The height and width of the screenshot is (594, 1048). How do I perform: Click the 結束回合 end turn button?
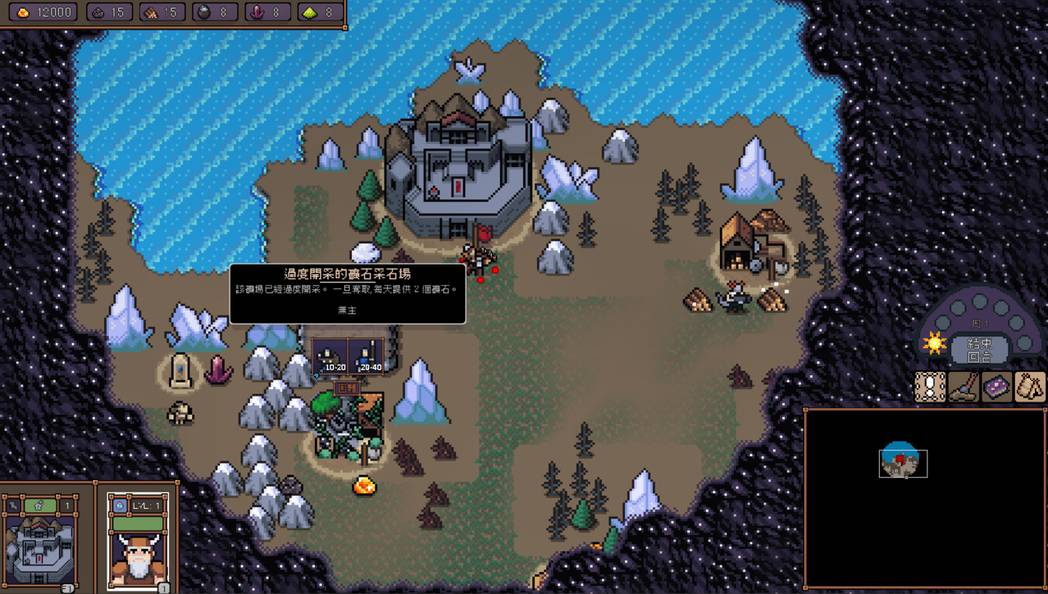point(979,349)
